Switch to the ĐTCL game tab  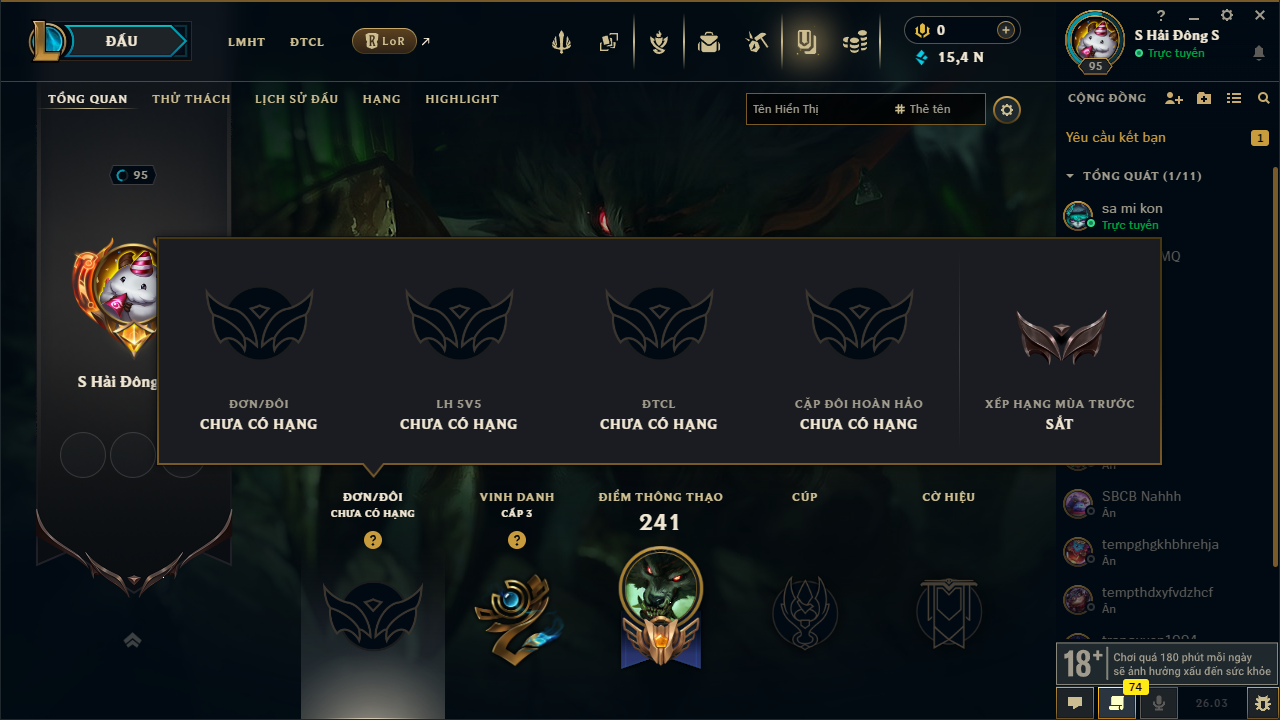click(x=307, y=42)
